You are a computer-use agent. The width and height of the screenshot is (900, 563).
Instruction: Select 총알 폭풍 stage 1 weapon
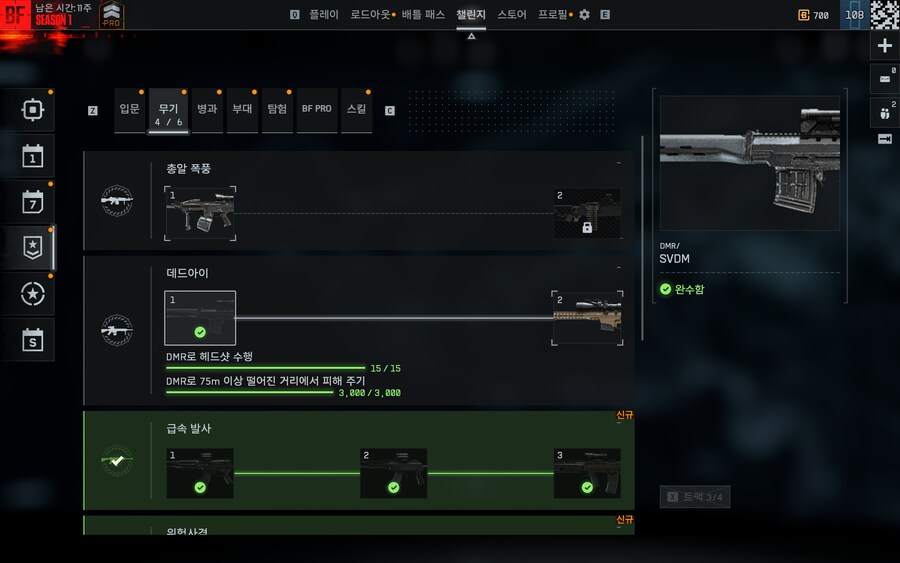pyautogui.click(x=201, y=212)
